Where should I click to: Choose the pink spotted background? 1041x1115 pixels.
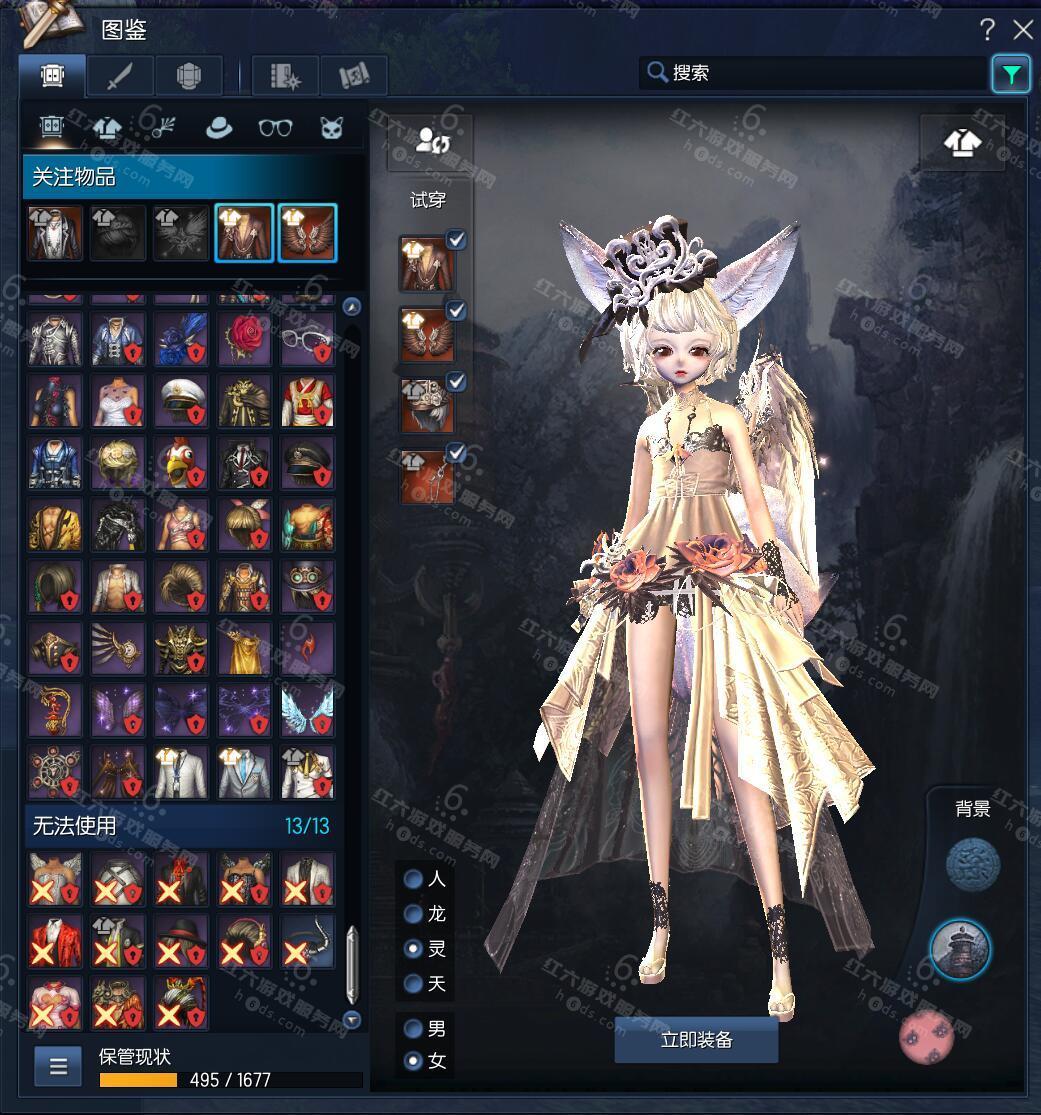(928, 1037)
